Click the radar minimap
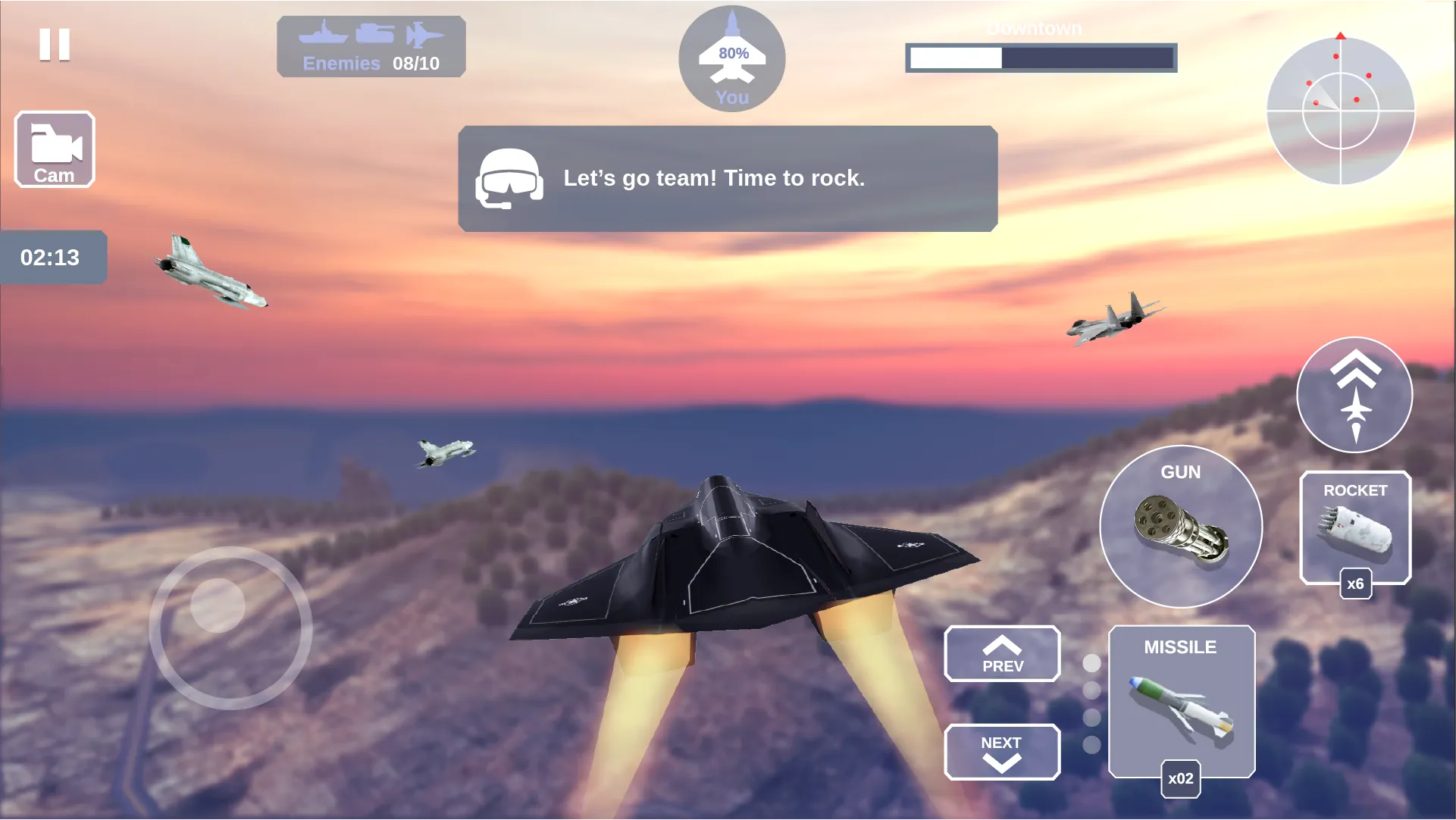Viewport: 1456px width, 820px height. click(1340, 111)
